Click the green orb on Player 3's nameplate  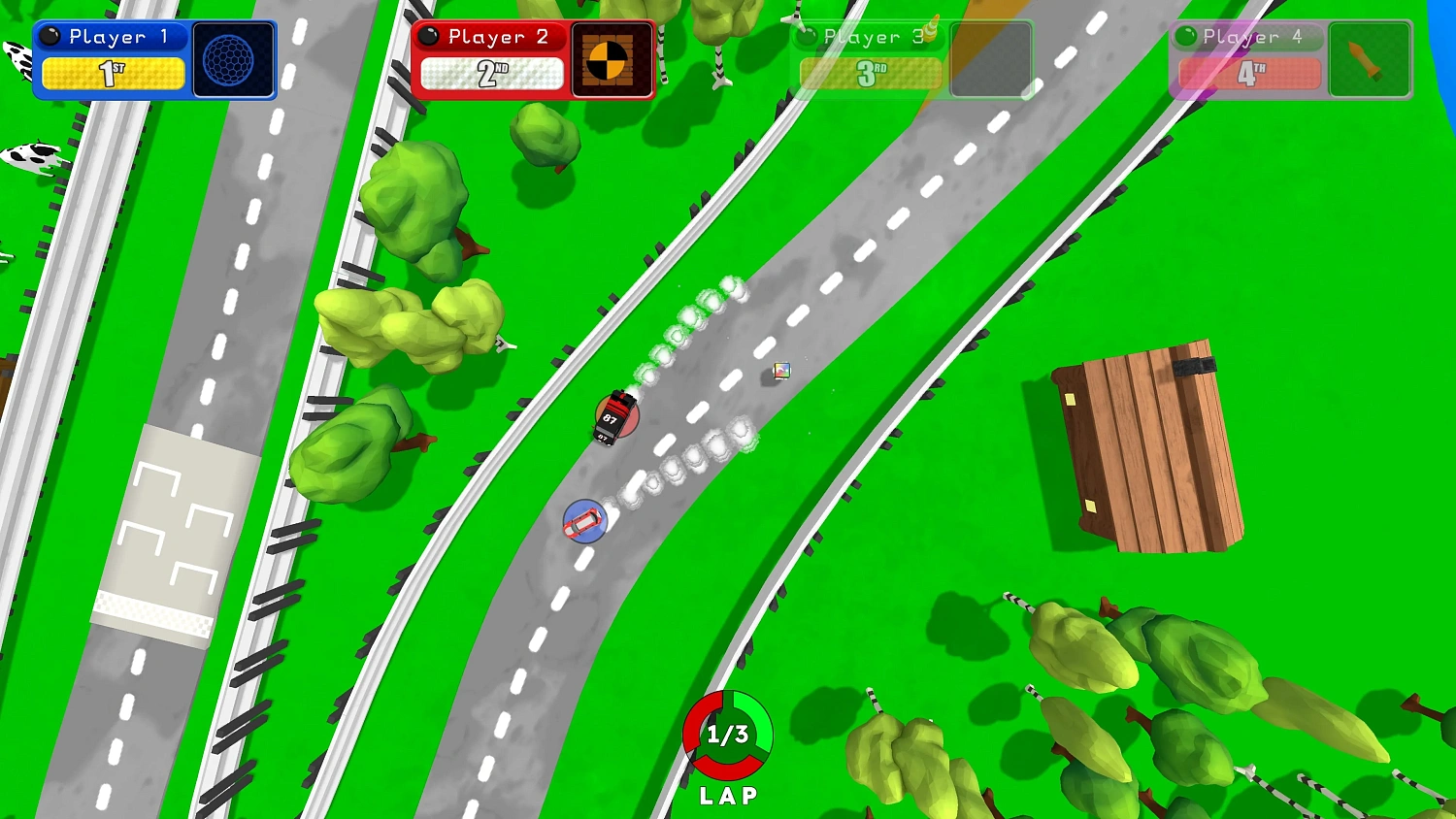point(806,37)
